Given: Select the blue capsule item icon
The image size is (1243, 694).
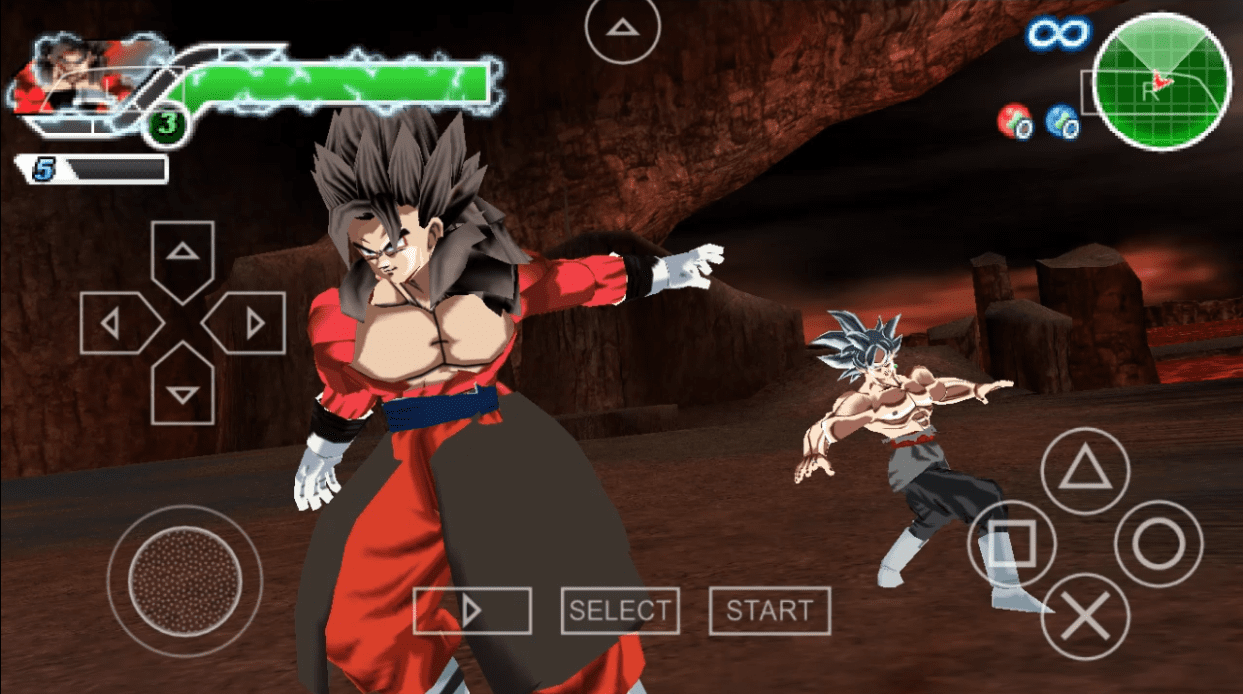Looking at the screenshot, I should 1061,121.
